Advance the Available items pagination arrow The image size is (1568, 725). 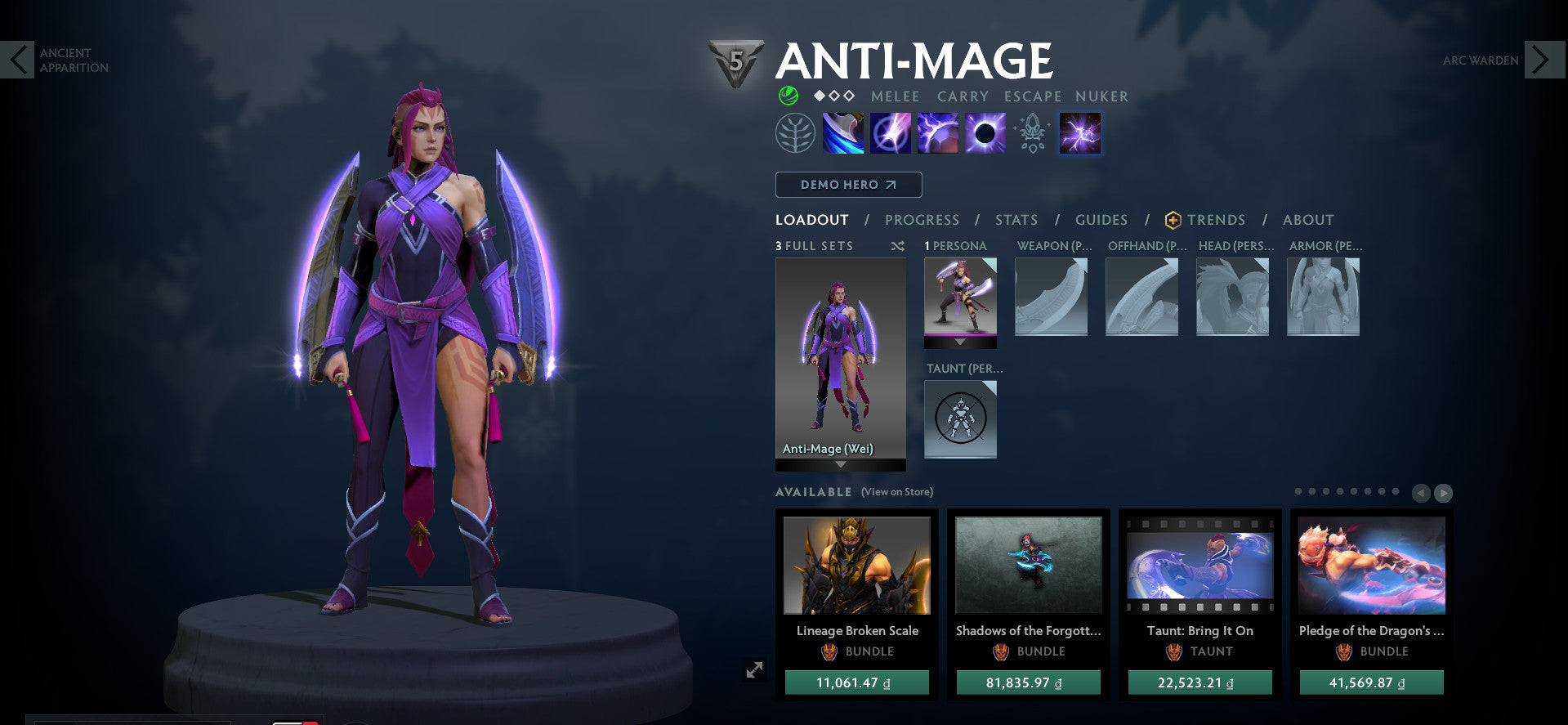point(1444,493)
